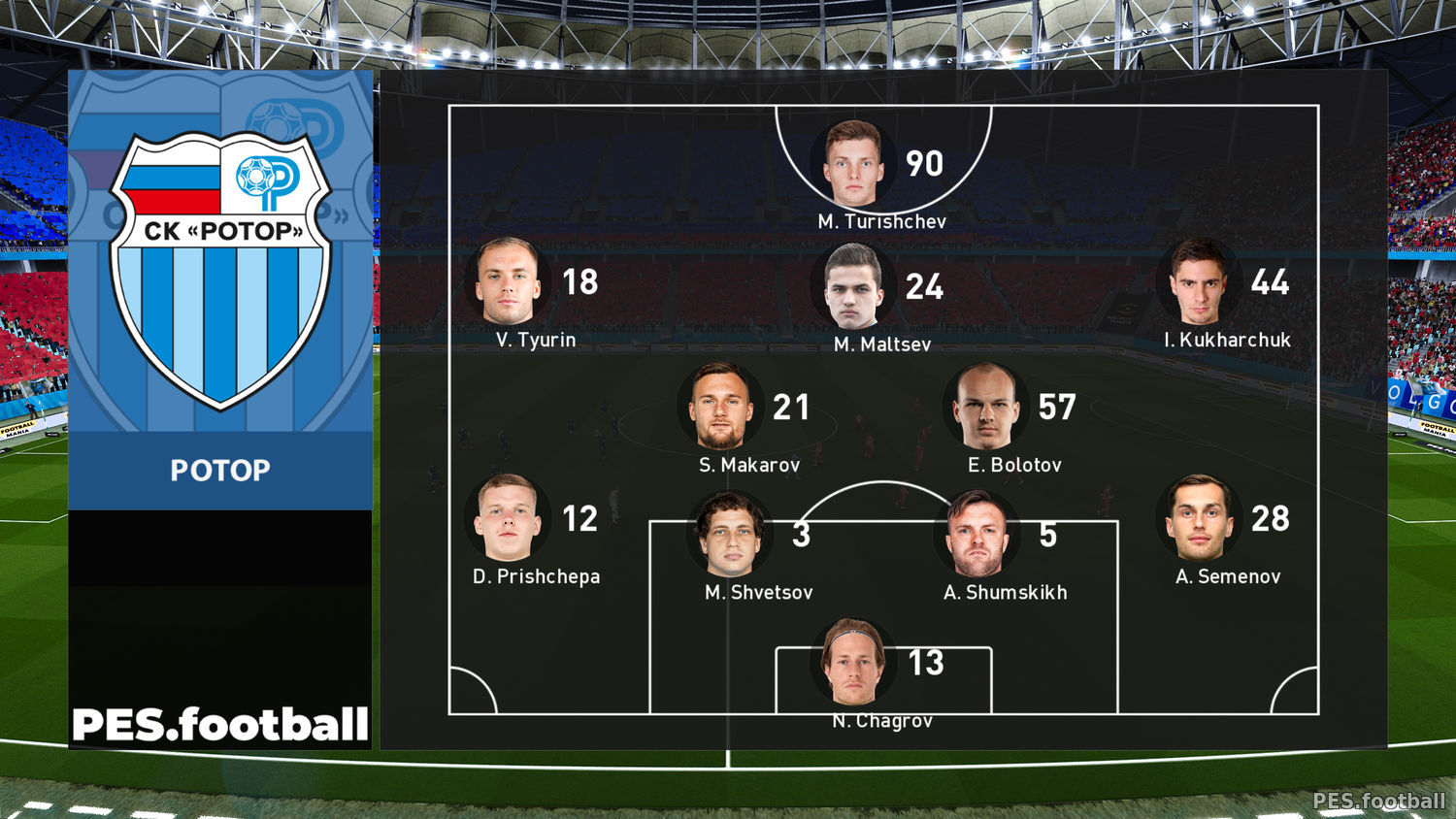Choose E. Bolotov number 57

point(1056,408)
